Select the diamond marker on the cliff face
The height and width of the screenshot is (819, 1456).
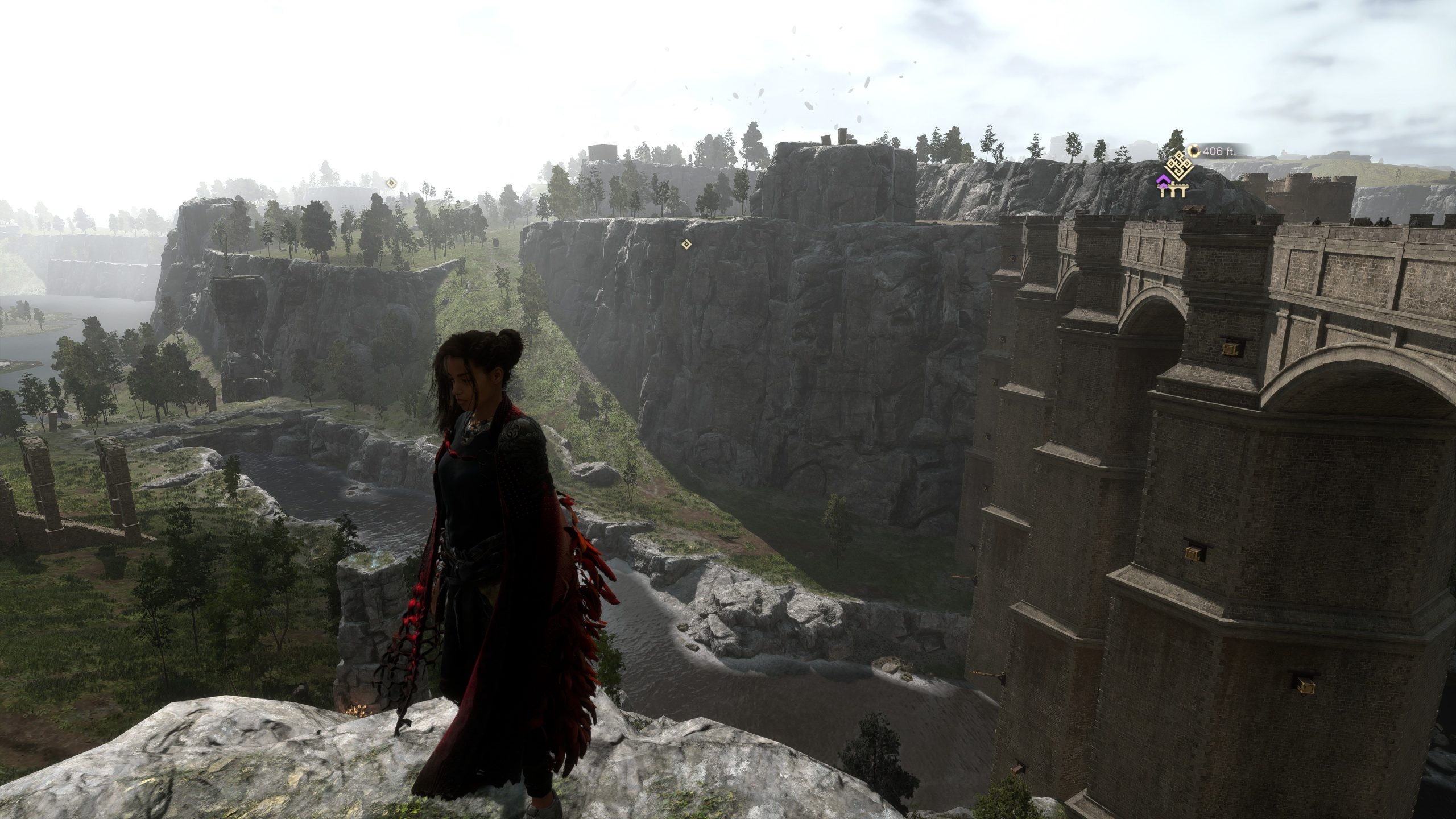686,244
